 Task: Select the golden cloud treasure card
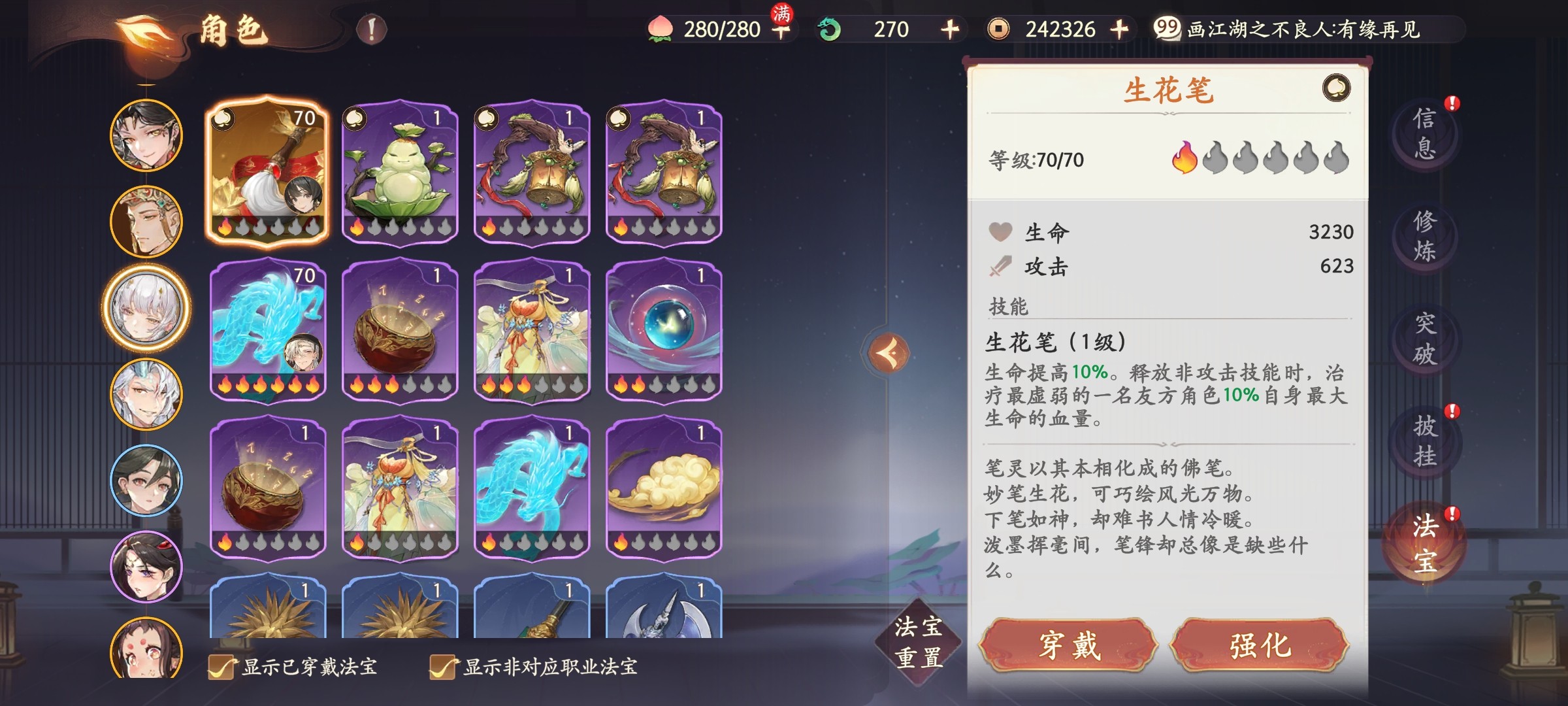click(664, 487)
